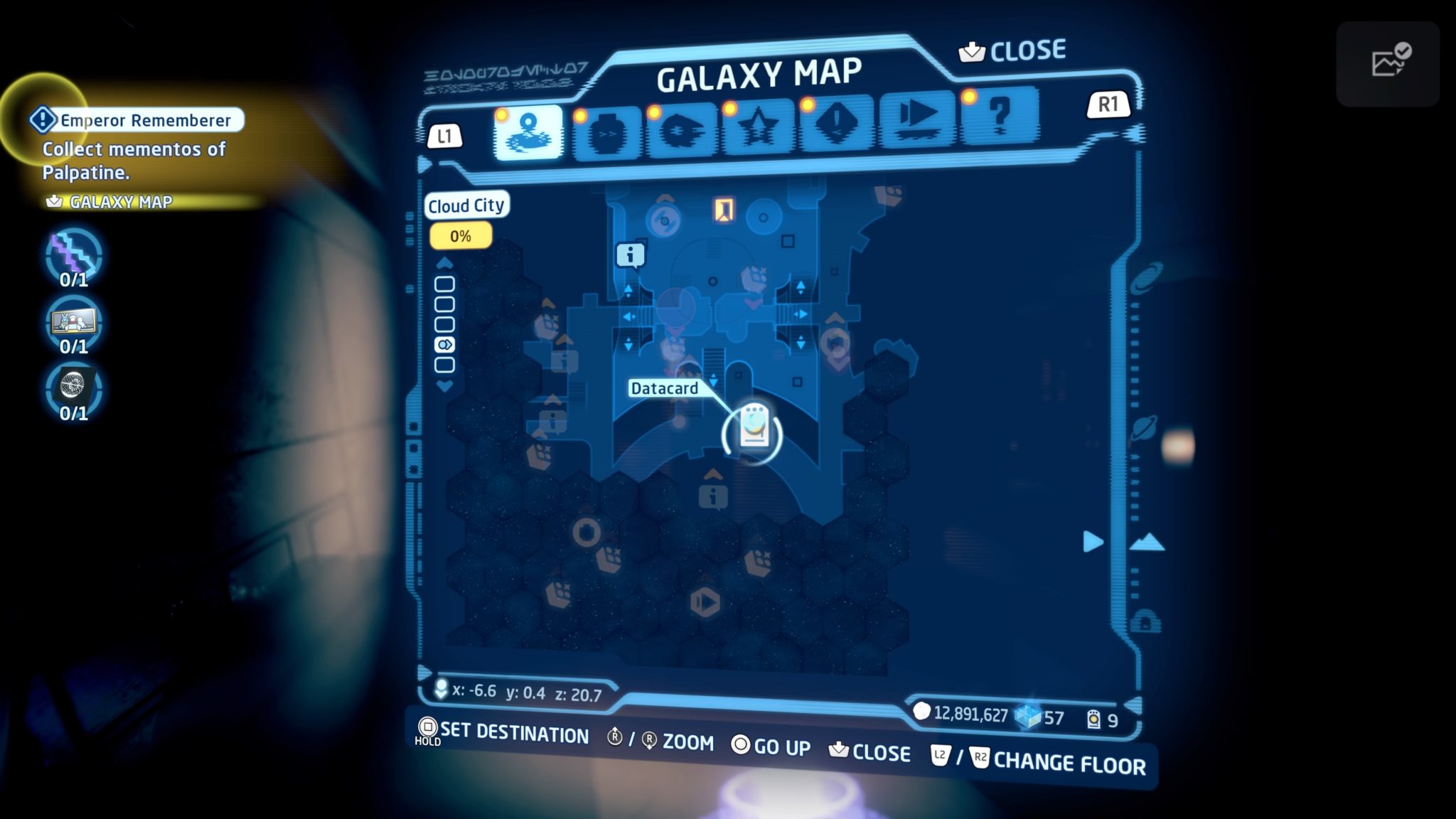Click CLOSE at the top right
The image size is (1456, 819).
pyautogui.click(x=1012, y=50)
